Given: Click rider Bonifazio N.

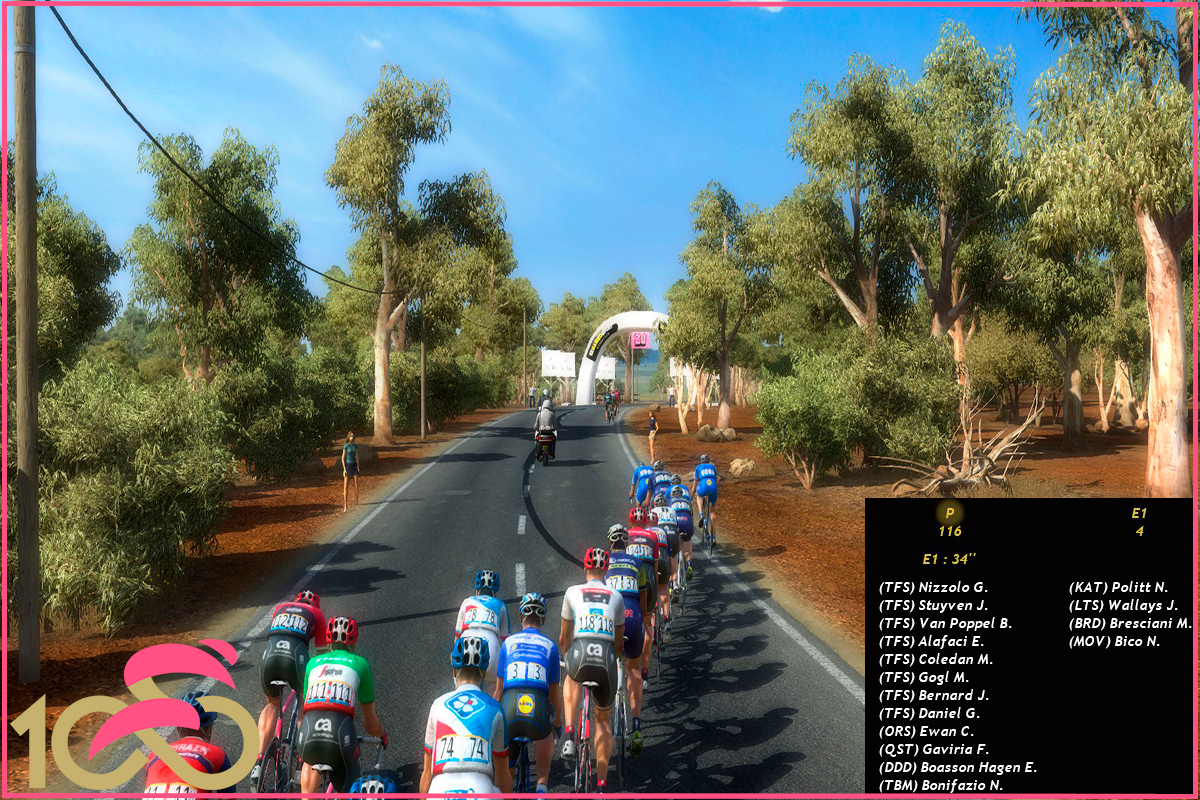Looking at the screenshot, I should pyautogui.click(x=940, y=786).
